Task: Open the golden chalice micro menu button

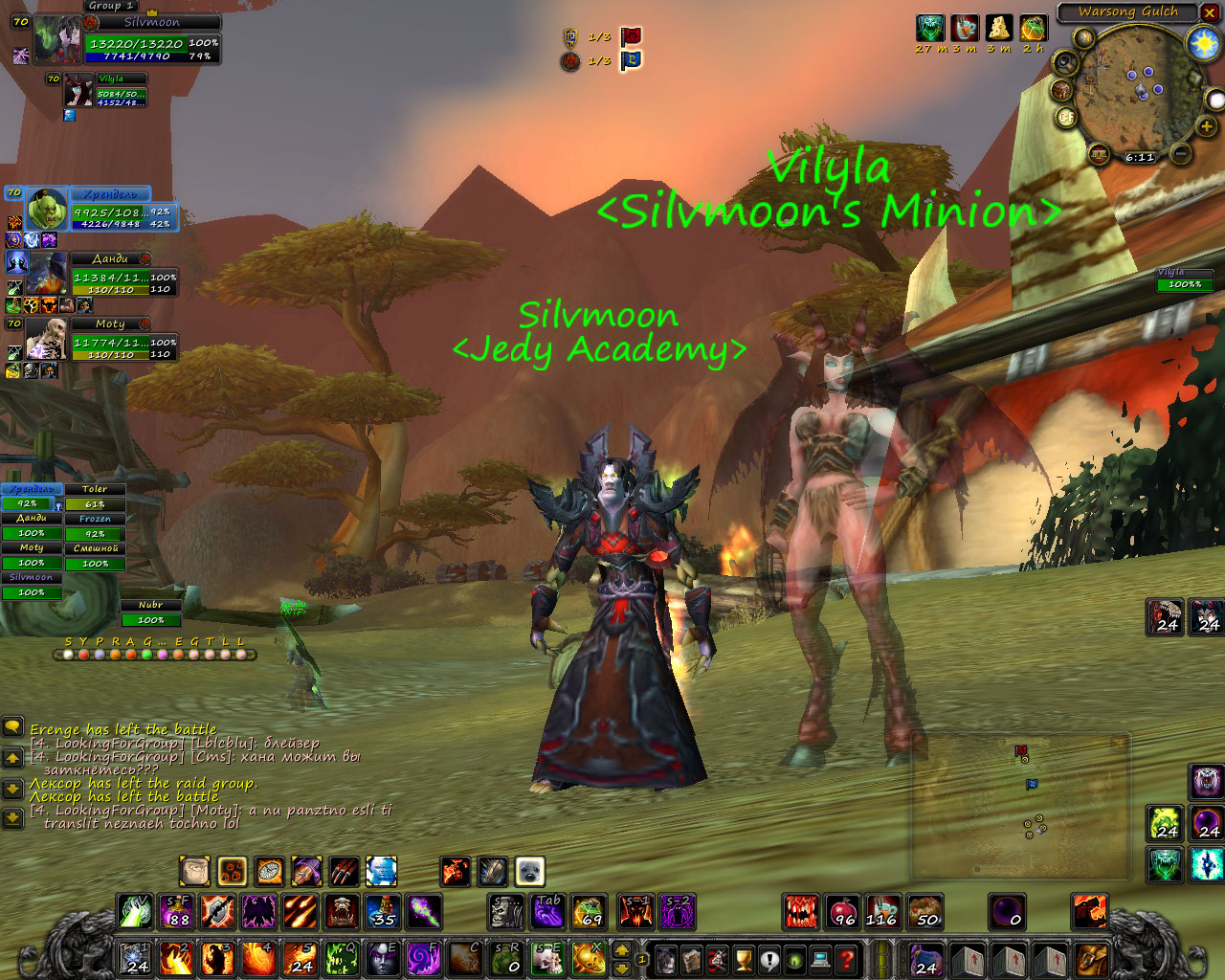Action: (743, 958)
